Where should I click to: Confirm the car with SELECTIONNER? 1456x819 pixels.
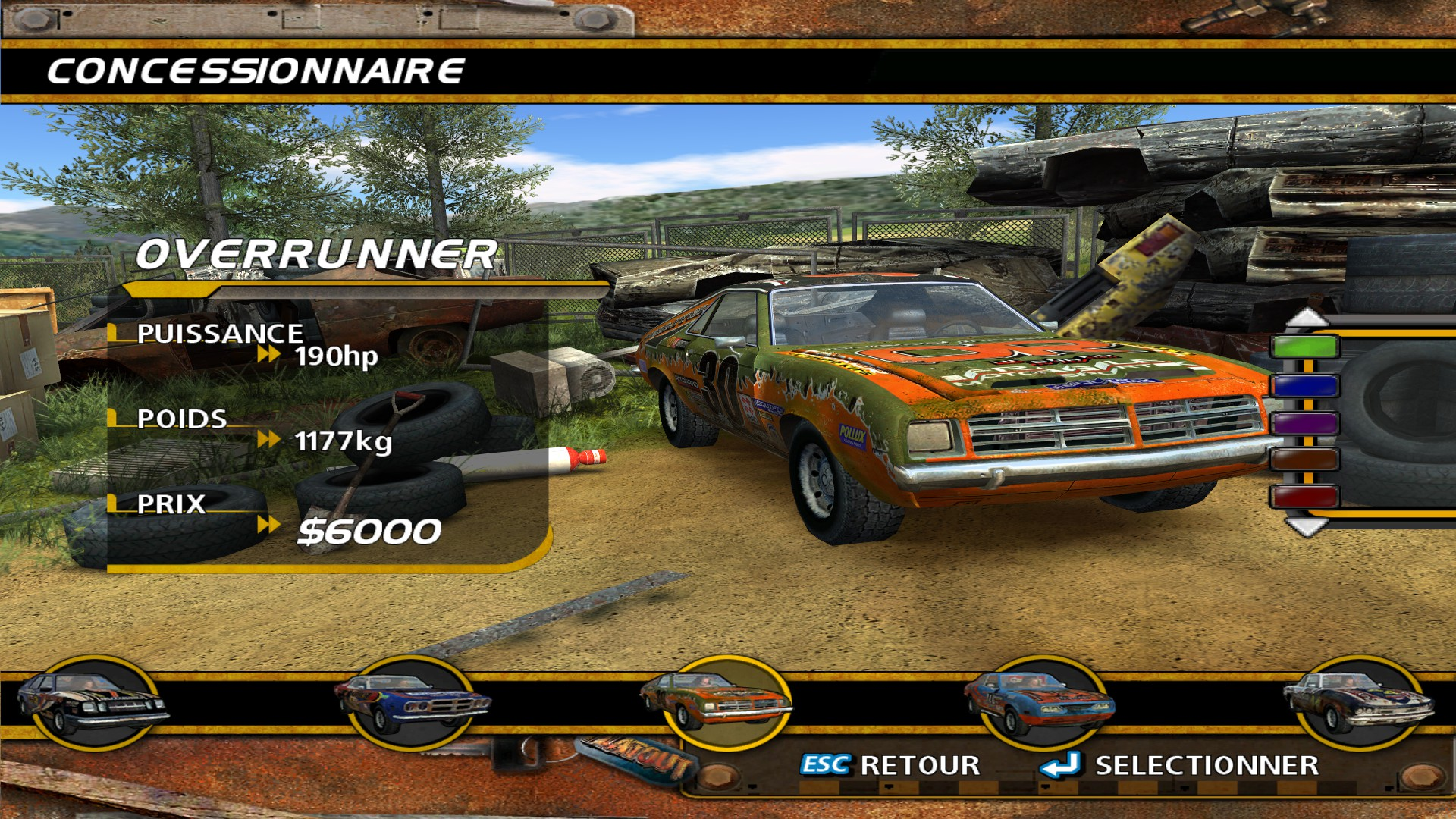(x=1180, y=765)
